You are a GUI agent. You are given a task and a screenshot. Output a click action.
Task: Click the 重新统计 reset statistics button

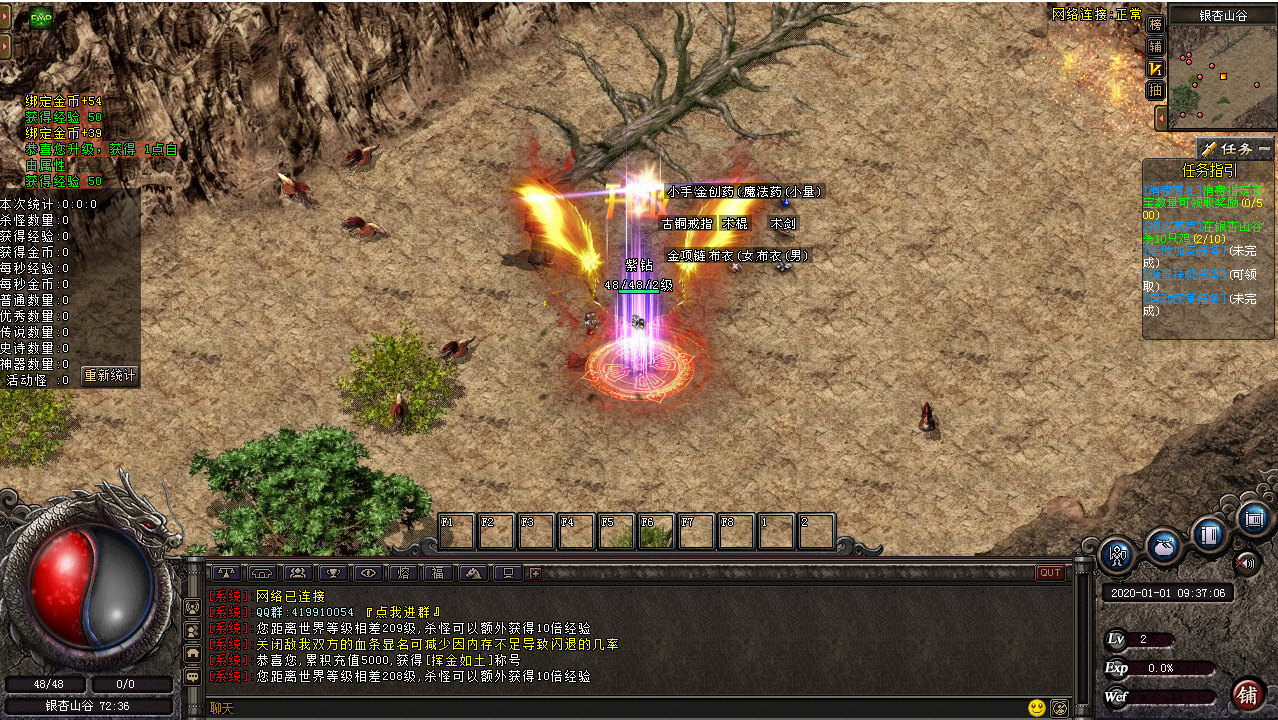(x=109, y=377)
